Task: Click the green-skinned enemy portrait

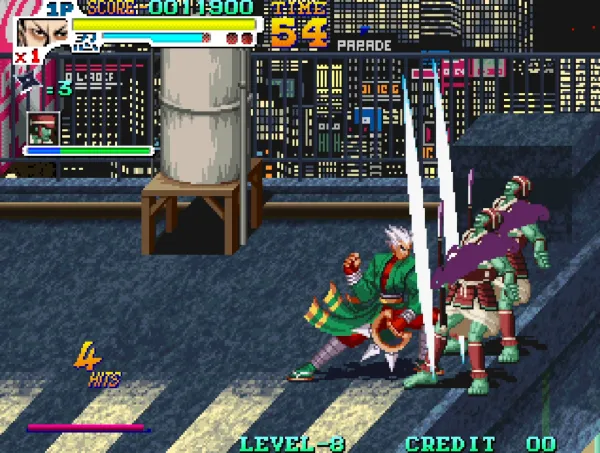Action: (x=44, y=128)
